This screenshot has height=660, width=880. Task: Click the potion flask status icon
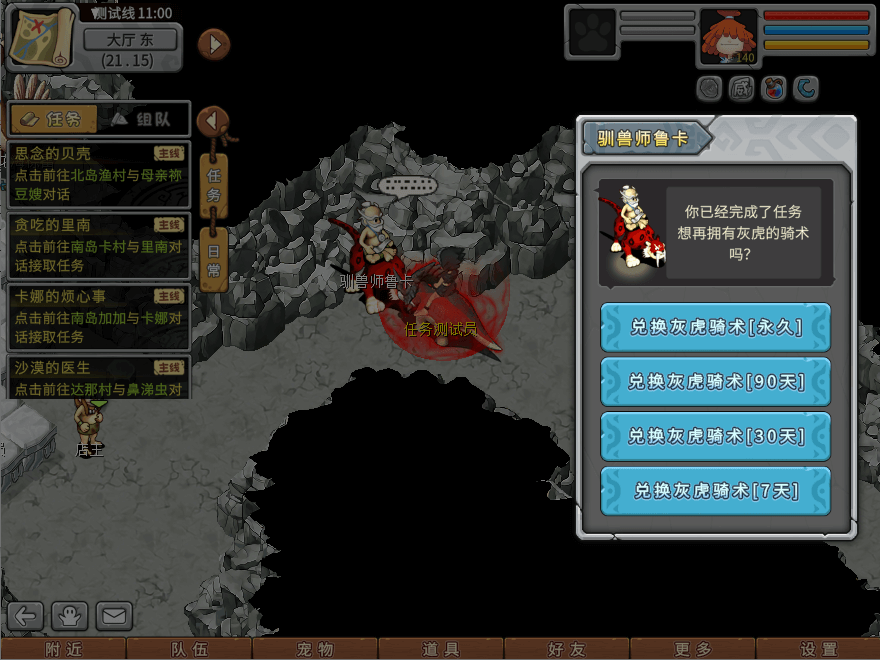(773, 89)
